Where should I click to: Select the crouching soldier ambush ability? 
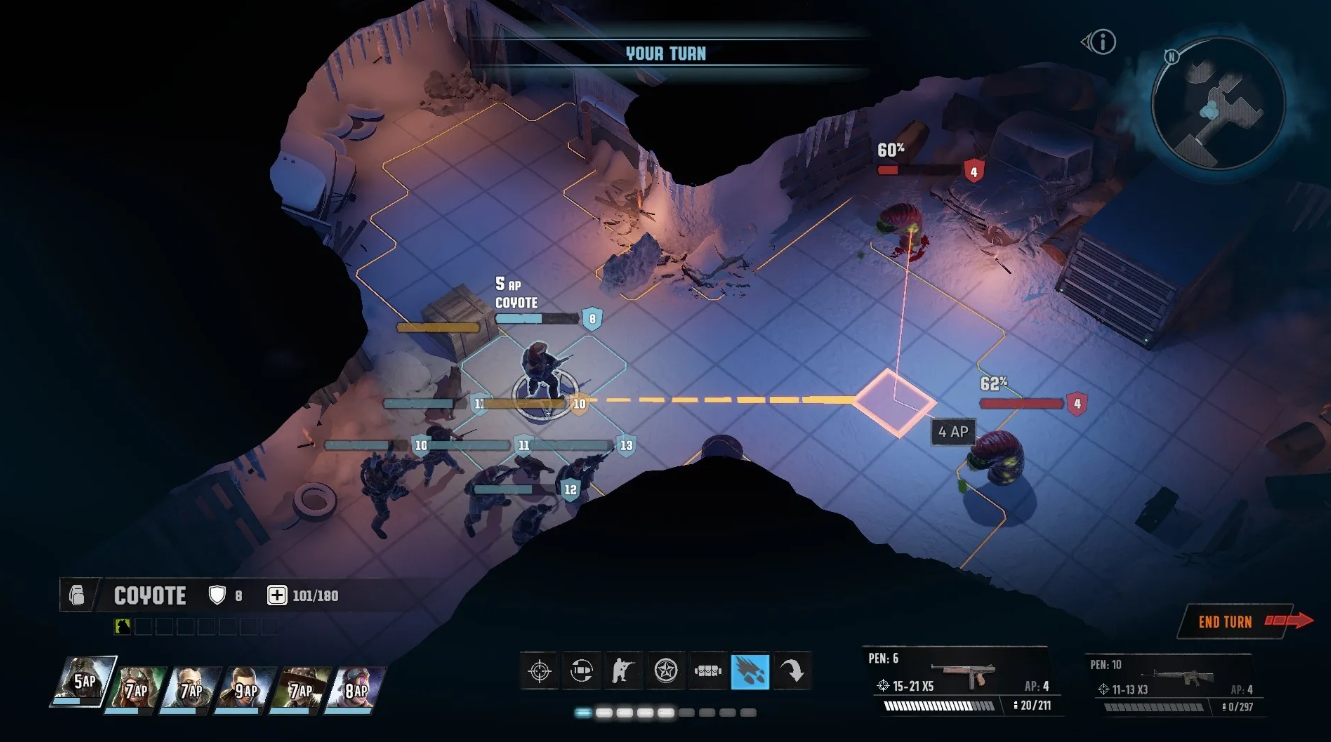click(x=624, y=672)
